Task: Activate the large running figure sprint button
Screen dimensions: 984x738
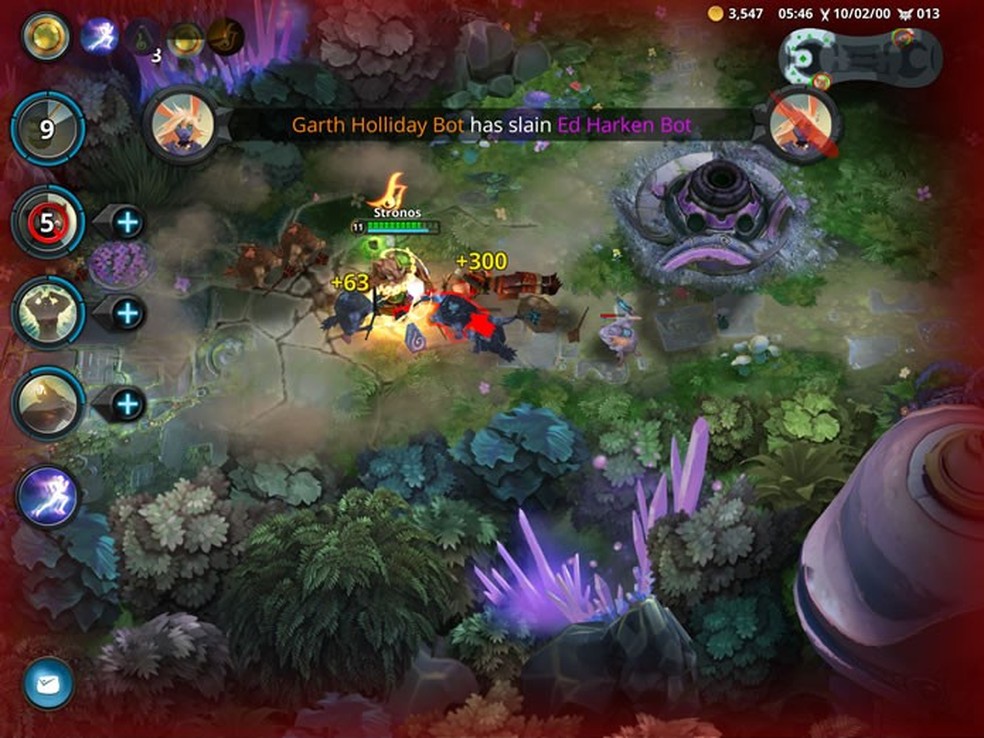Action: click(47, 497)
